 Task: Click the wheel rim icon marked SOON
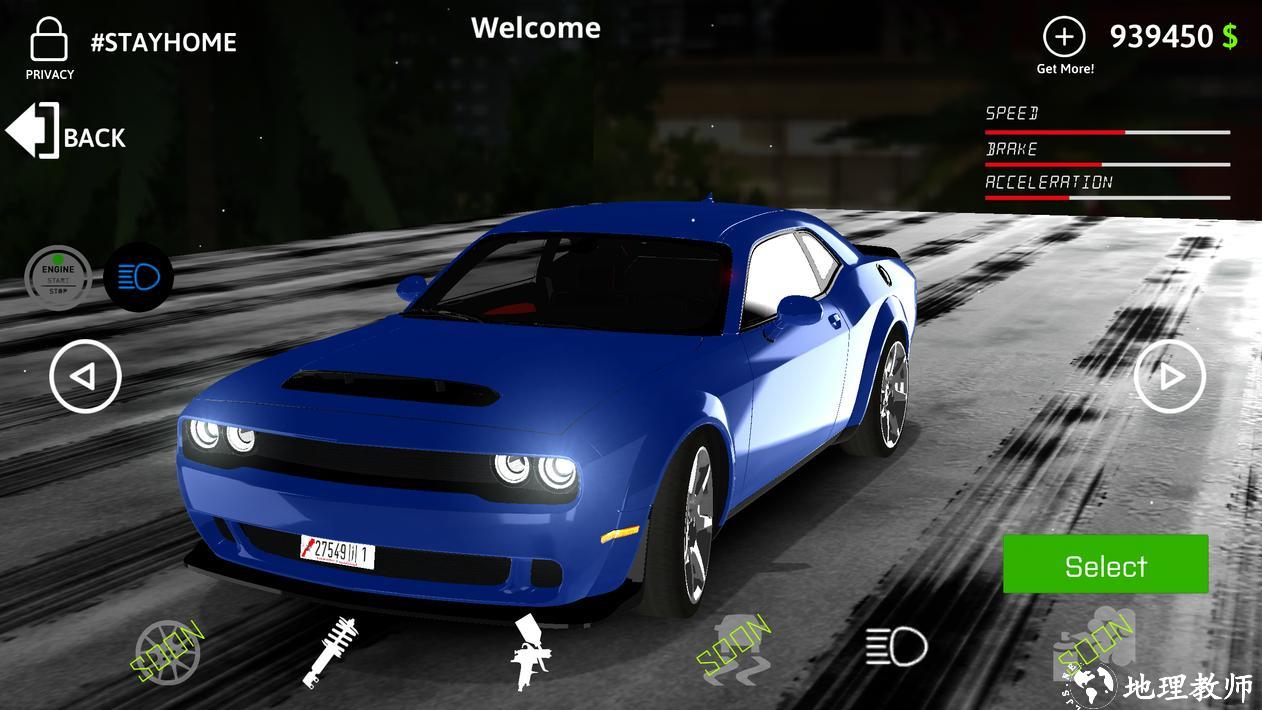click(x=168, y=651)
